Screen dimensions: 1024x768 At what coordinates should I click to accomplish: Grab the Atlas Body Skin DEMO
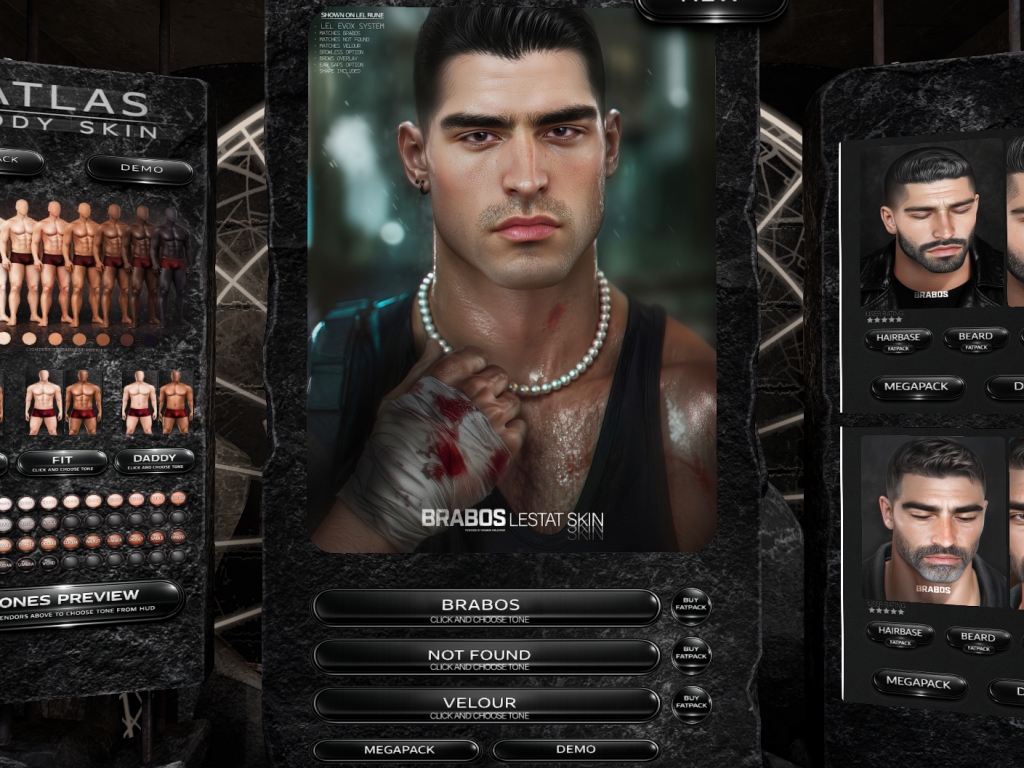point(140,169)
